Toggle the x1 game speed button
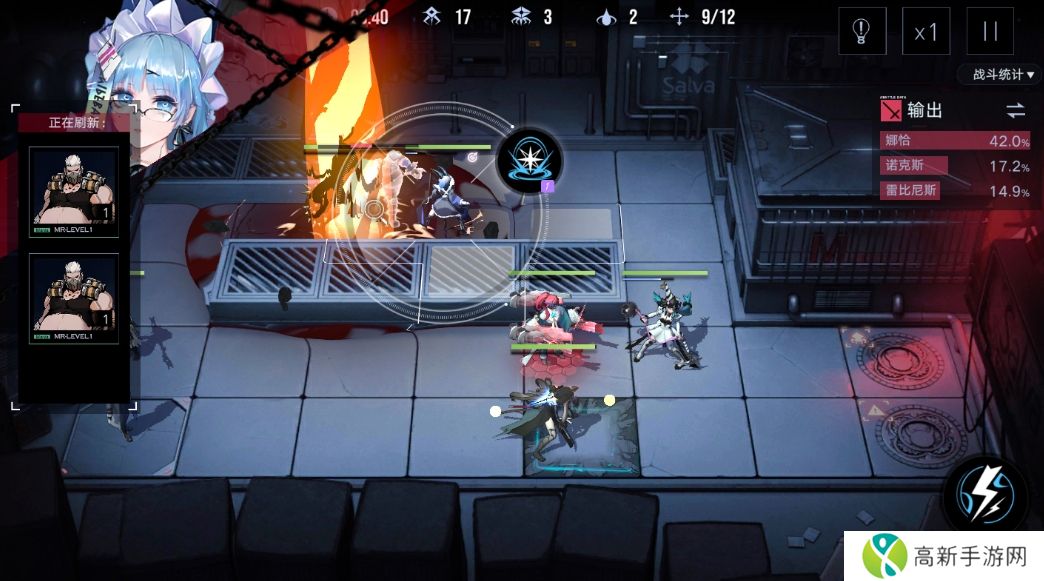This screenshot has width=1044, height=581. point(926,31)
